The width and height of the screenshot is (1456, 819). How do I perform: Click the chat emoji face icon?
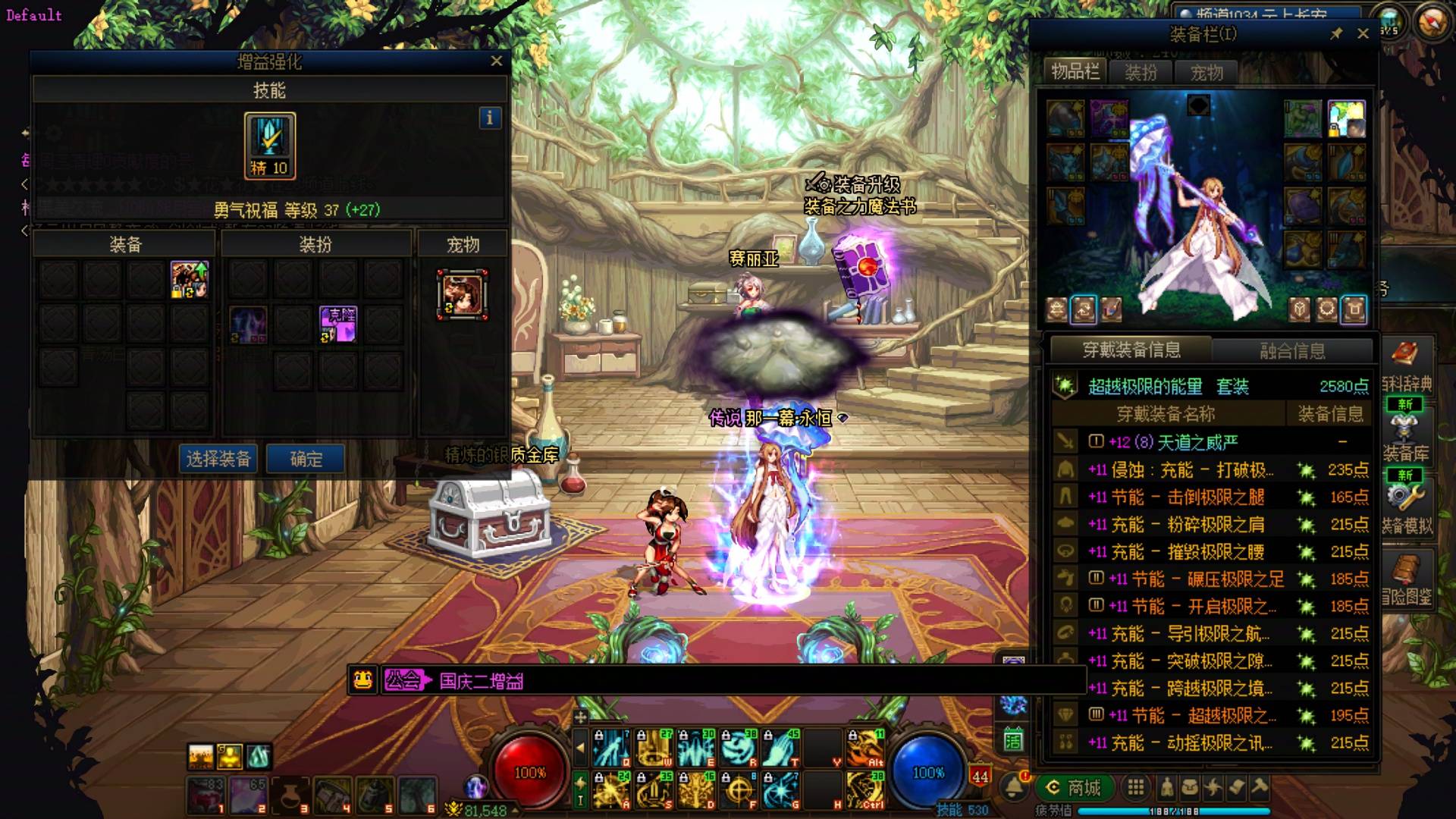[x=363, y=680]
